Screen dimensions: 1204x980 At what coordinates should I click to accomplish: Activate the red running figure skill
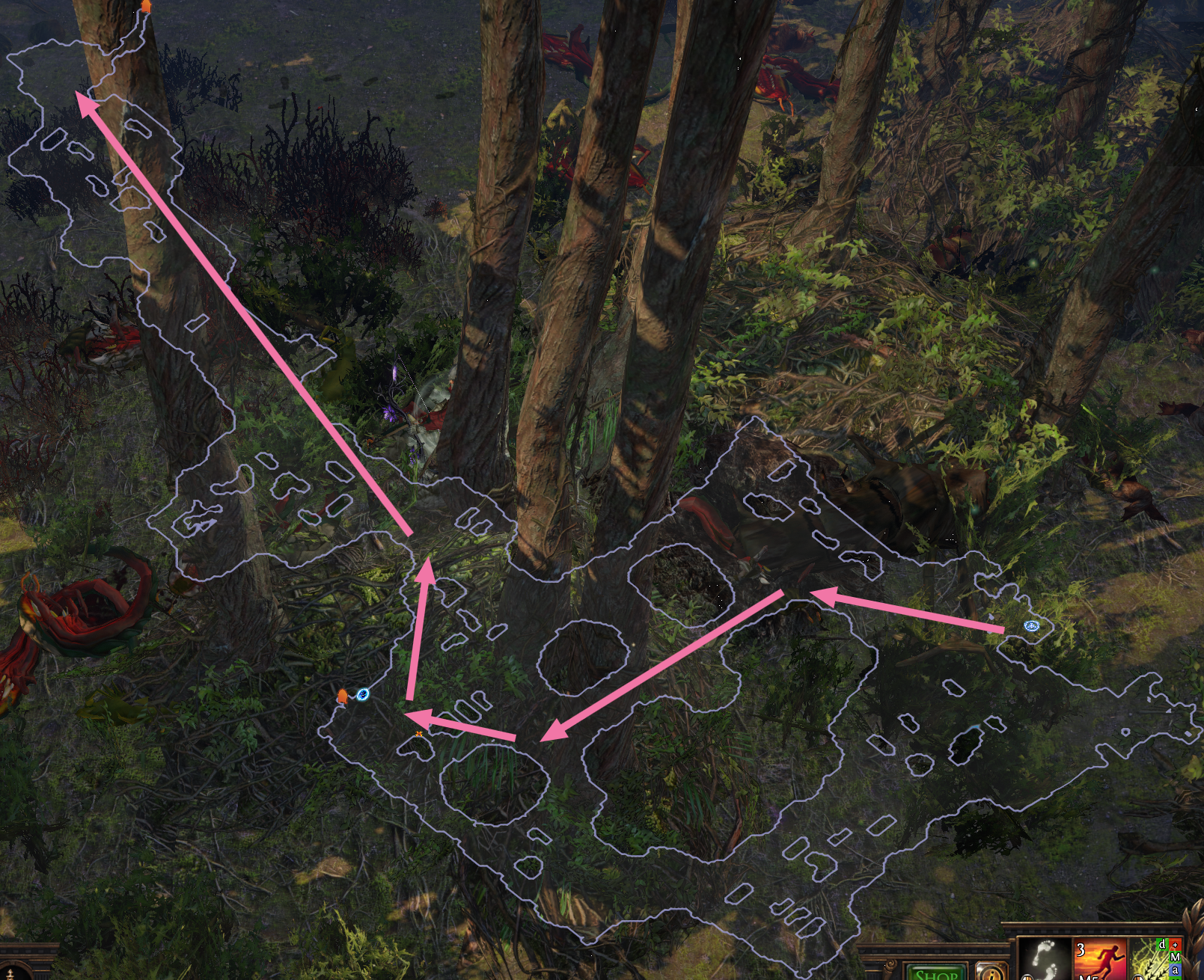(1100, 959)
